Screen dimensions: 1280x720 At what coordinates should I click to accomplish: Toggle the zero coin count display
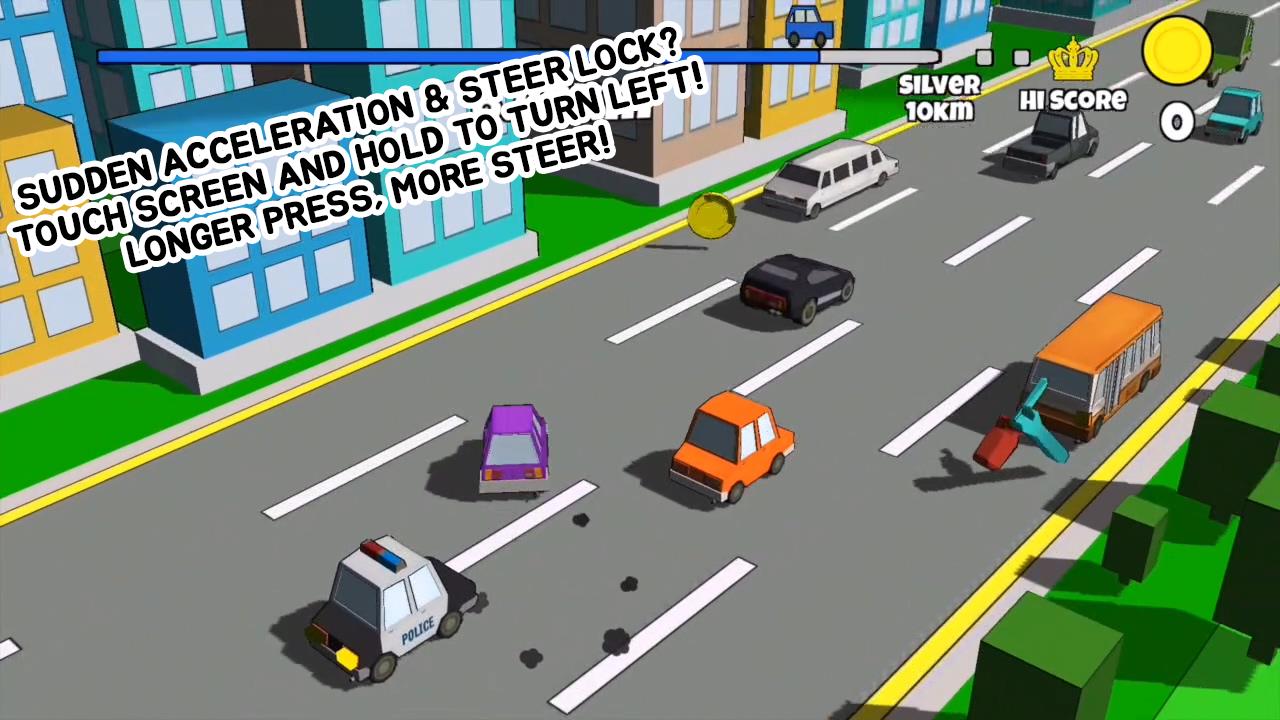(x=1177, y=122)
